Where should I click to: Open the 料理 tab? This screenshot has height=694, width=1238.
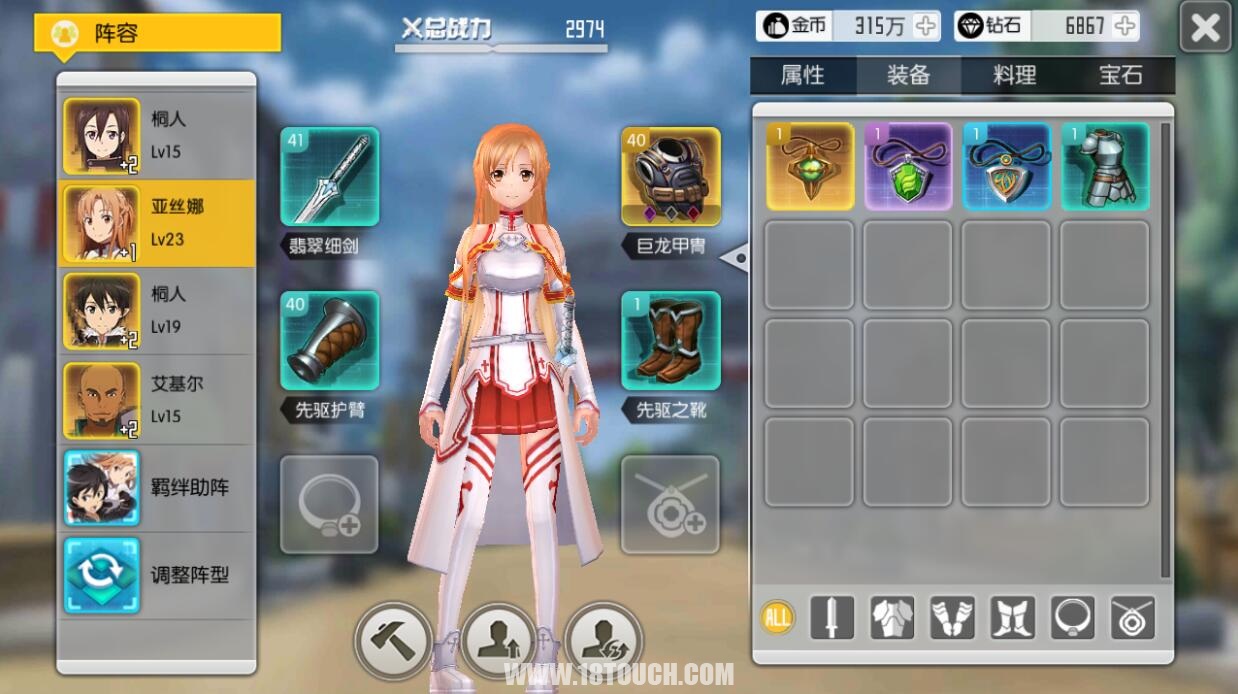click(1014, 75)
